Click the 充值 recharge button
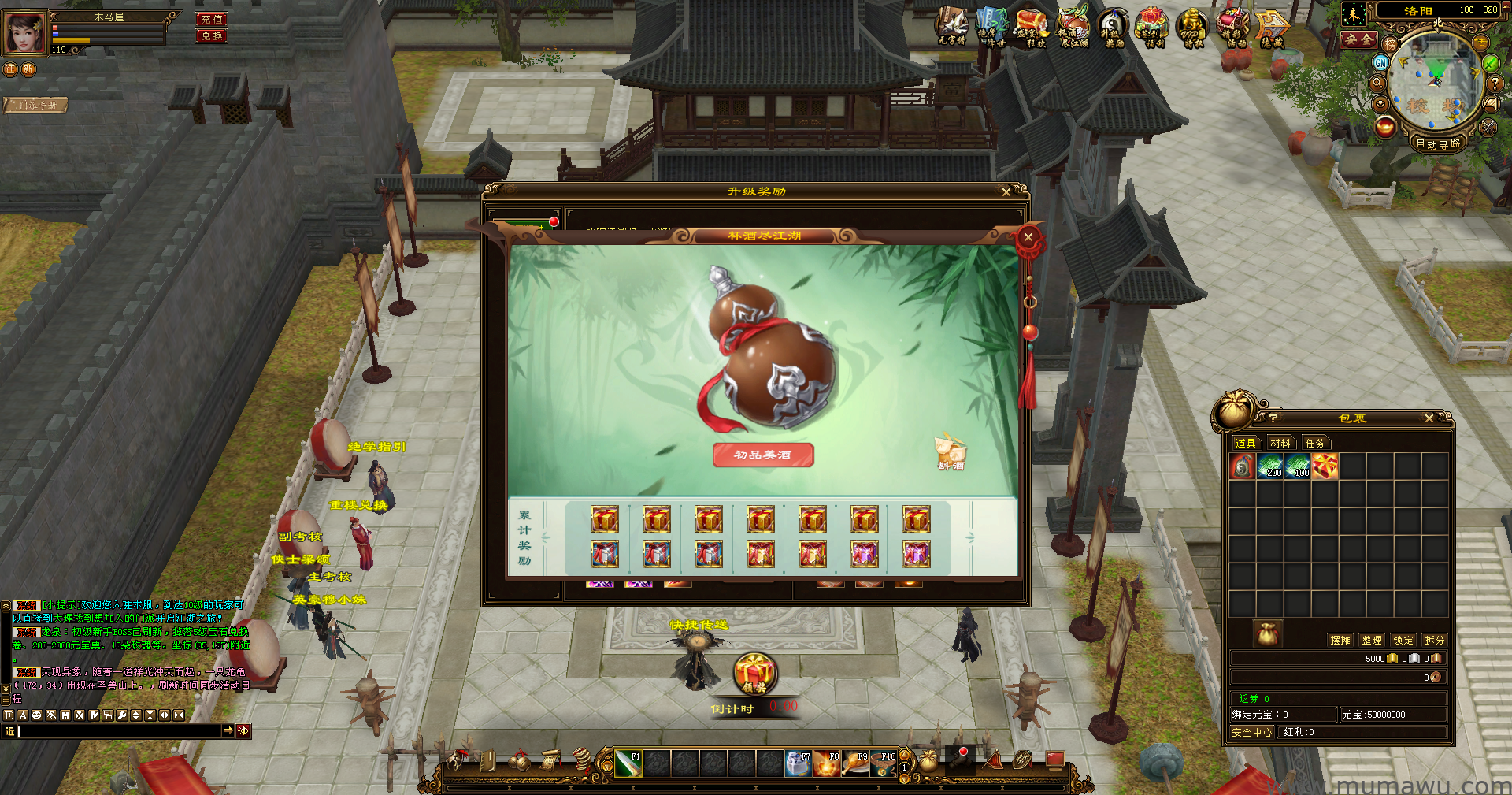Screen dimensions: 1512x795 coord(211,19)
